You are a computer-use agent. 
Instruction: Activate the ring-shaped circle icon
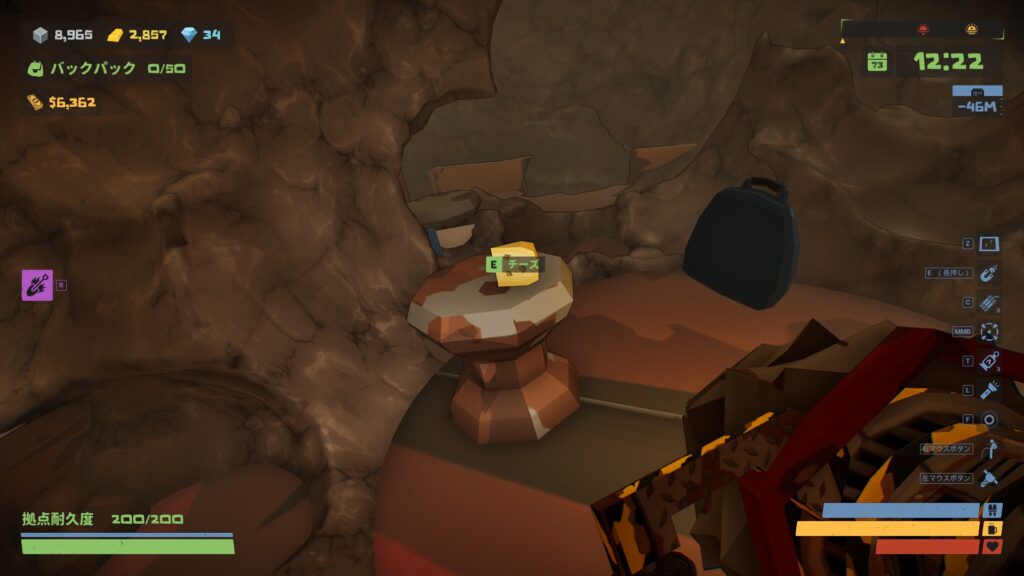coord(989,419)
